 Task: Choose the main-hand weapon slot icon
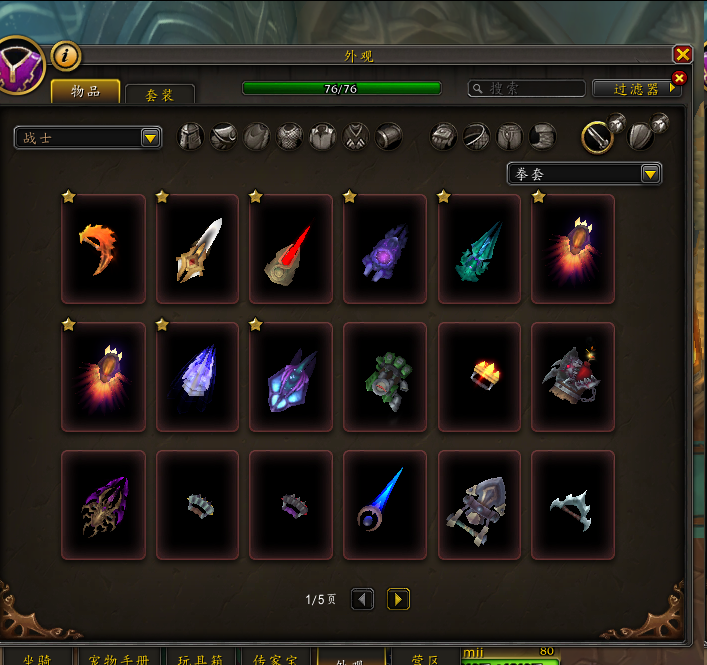598,136
